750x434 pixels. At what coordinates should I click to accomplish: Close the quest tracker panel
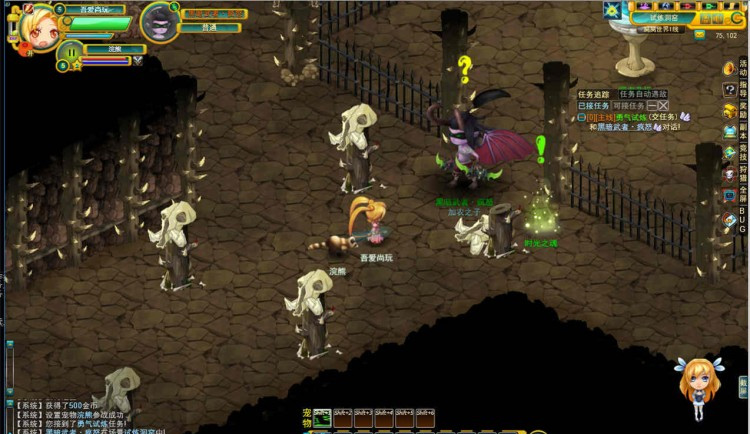point(664,105)
